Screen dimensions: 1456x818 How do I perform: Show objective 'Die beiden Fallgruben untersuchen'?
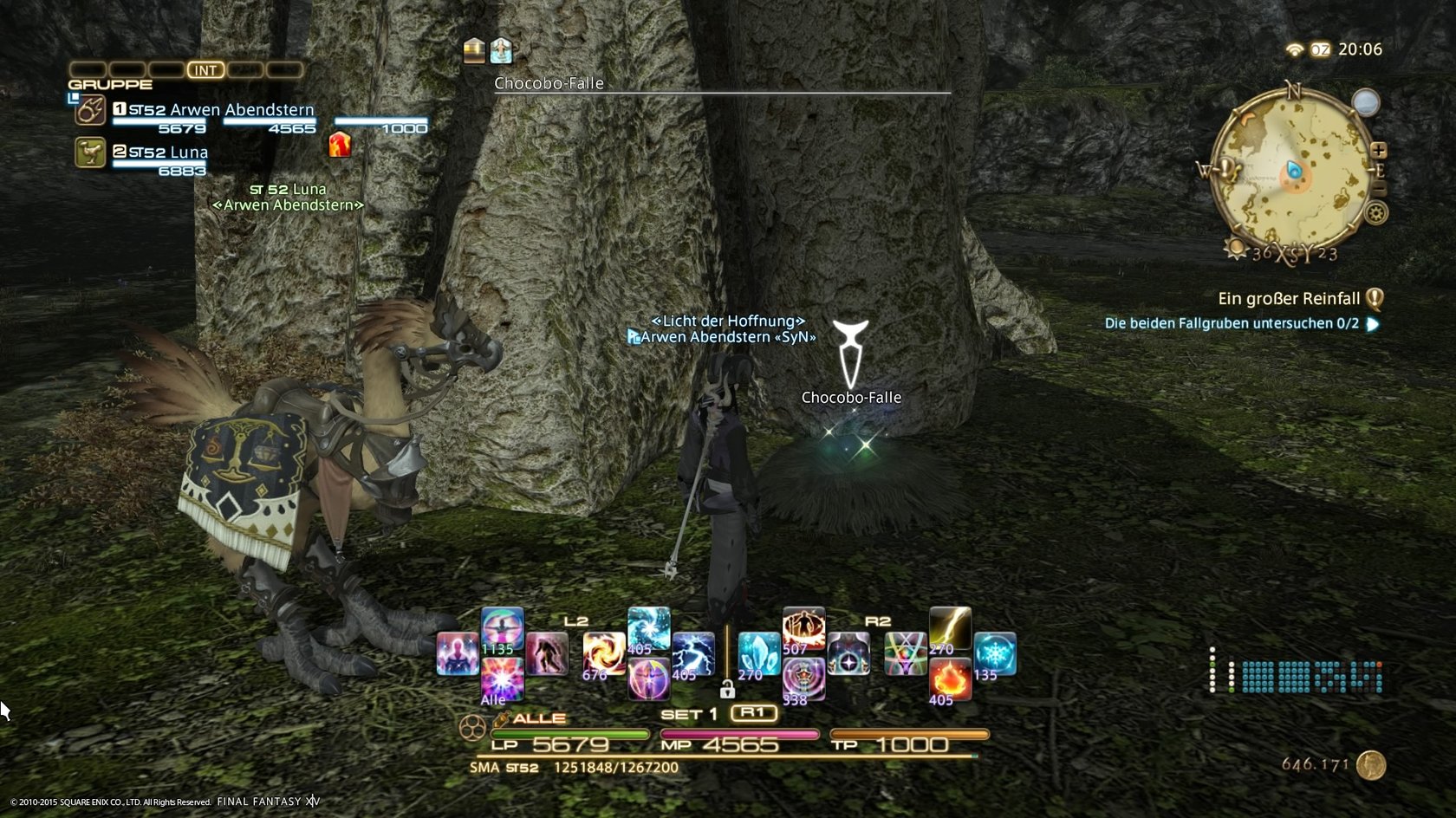[1231, 323]
